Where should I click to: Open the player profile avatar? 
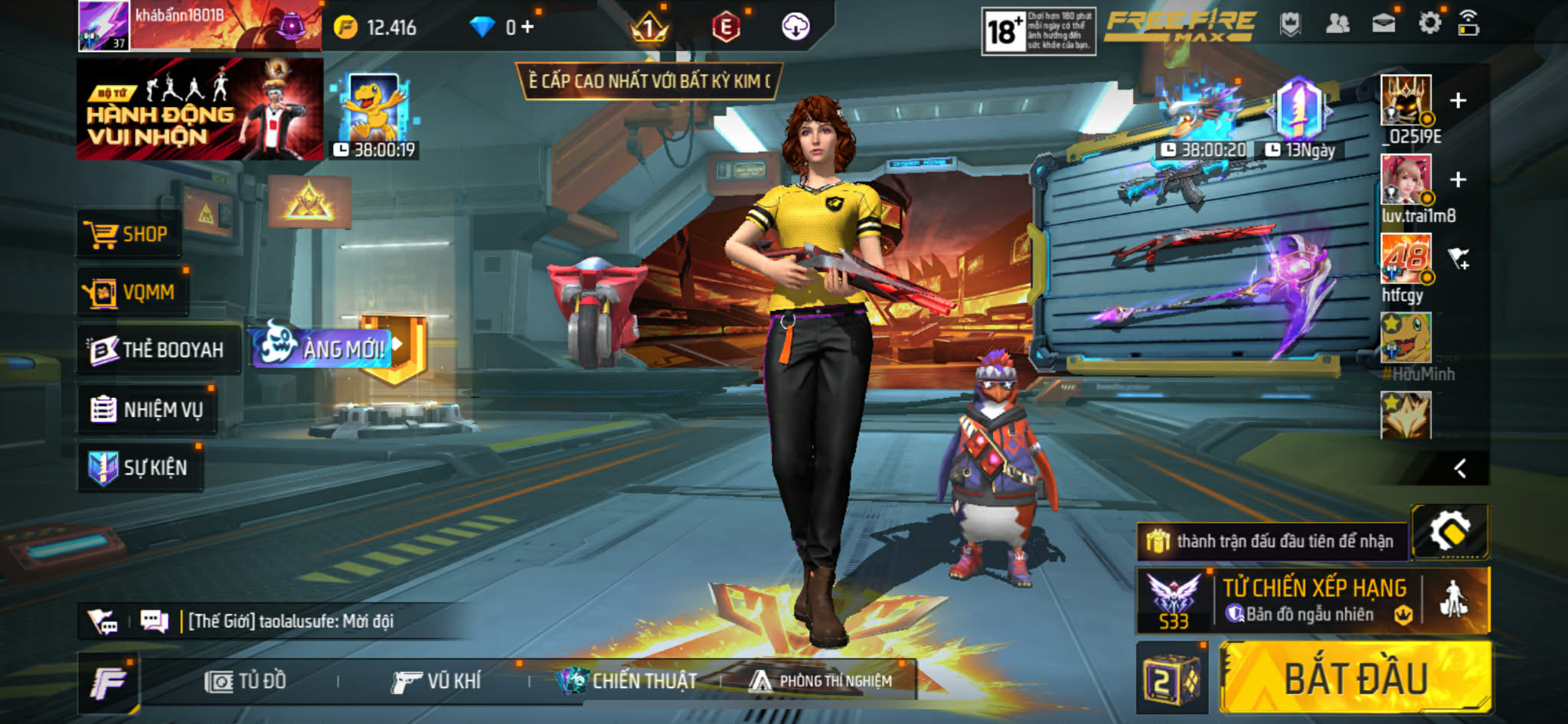[104, 26]
